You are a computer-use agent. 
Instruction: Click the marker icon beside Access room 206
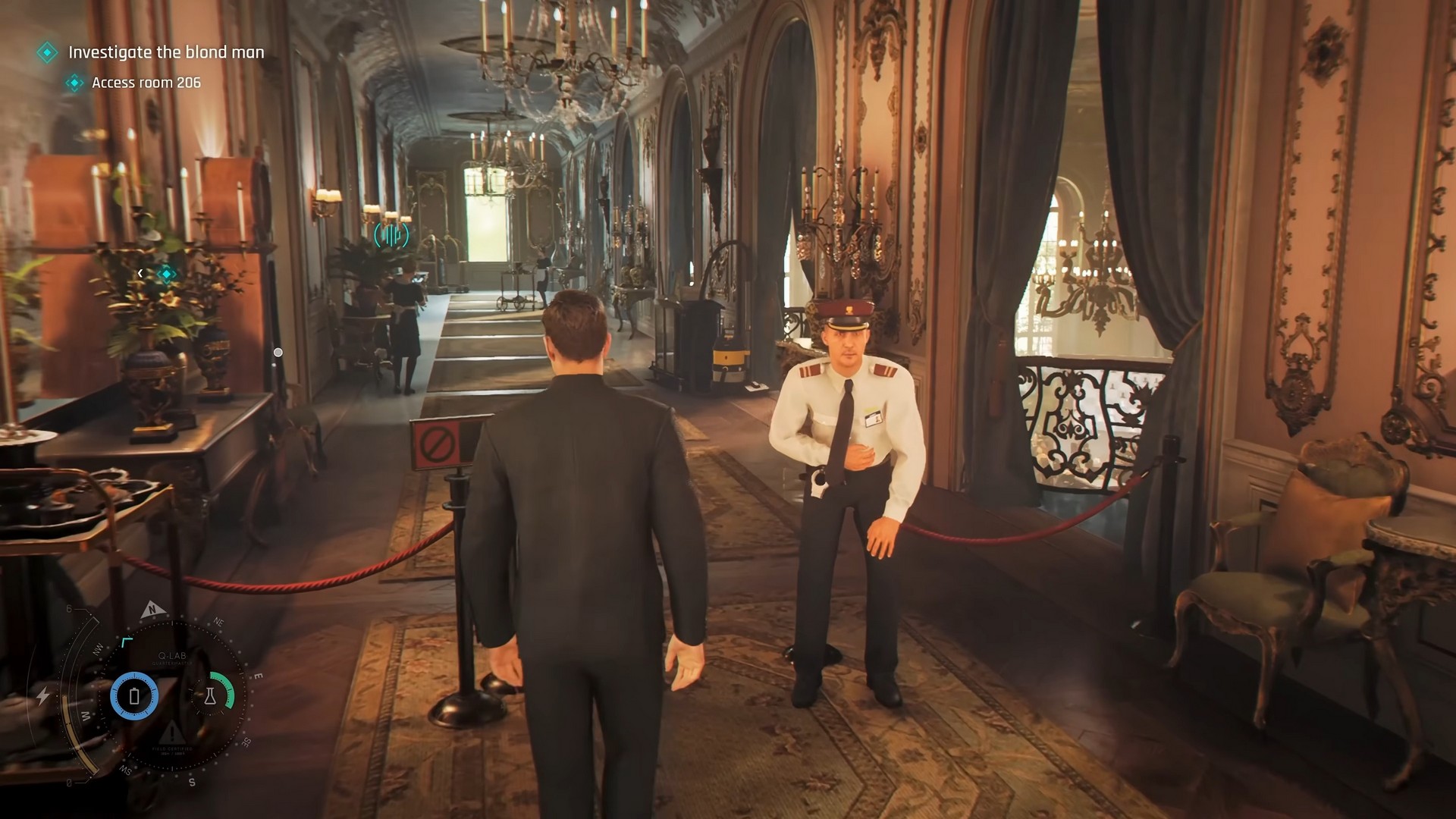point(74,83)
